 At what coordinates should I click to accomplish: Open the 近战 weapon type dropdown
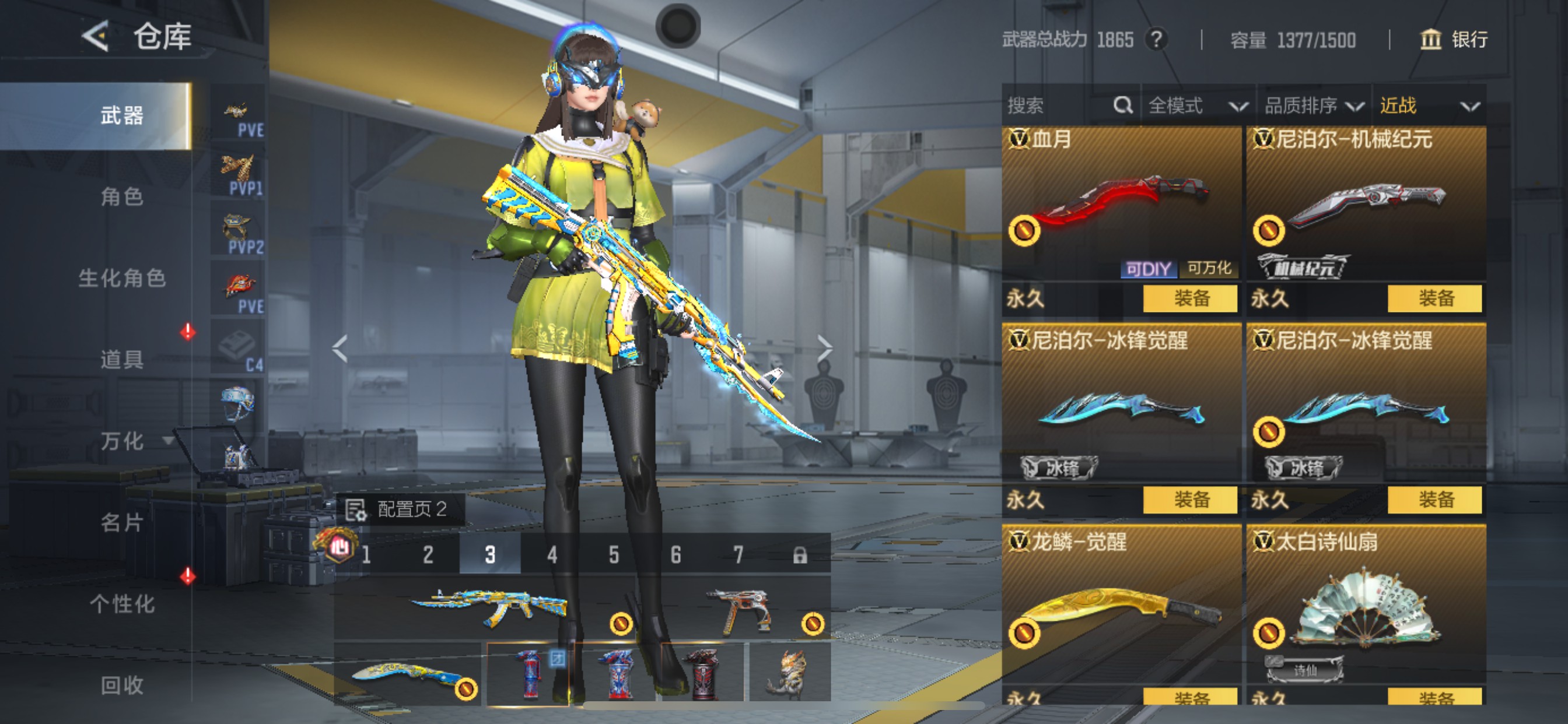click(1428, 106)
